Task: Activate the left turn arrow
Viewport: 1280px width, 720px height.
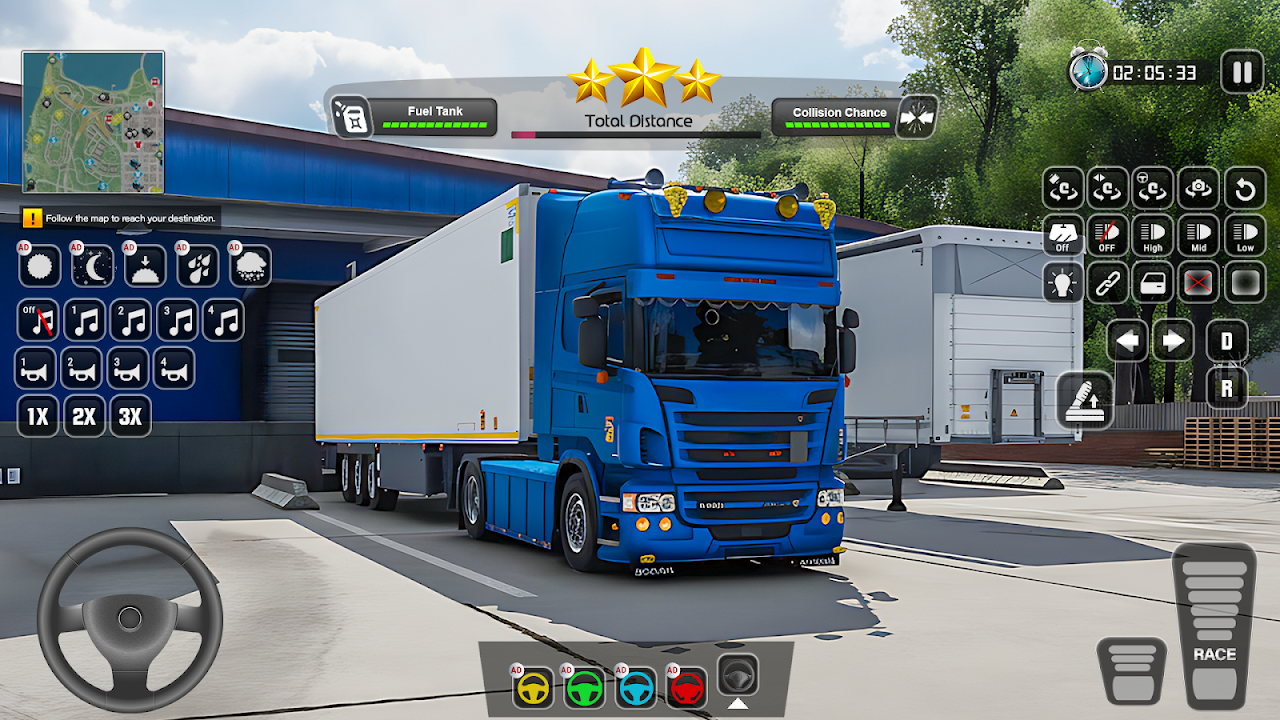Action: pyautogui.click(x=1127, y=341)
